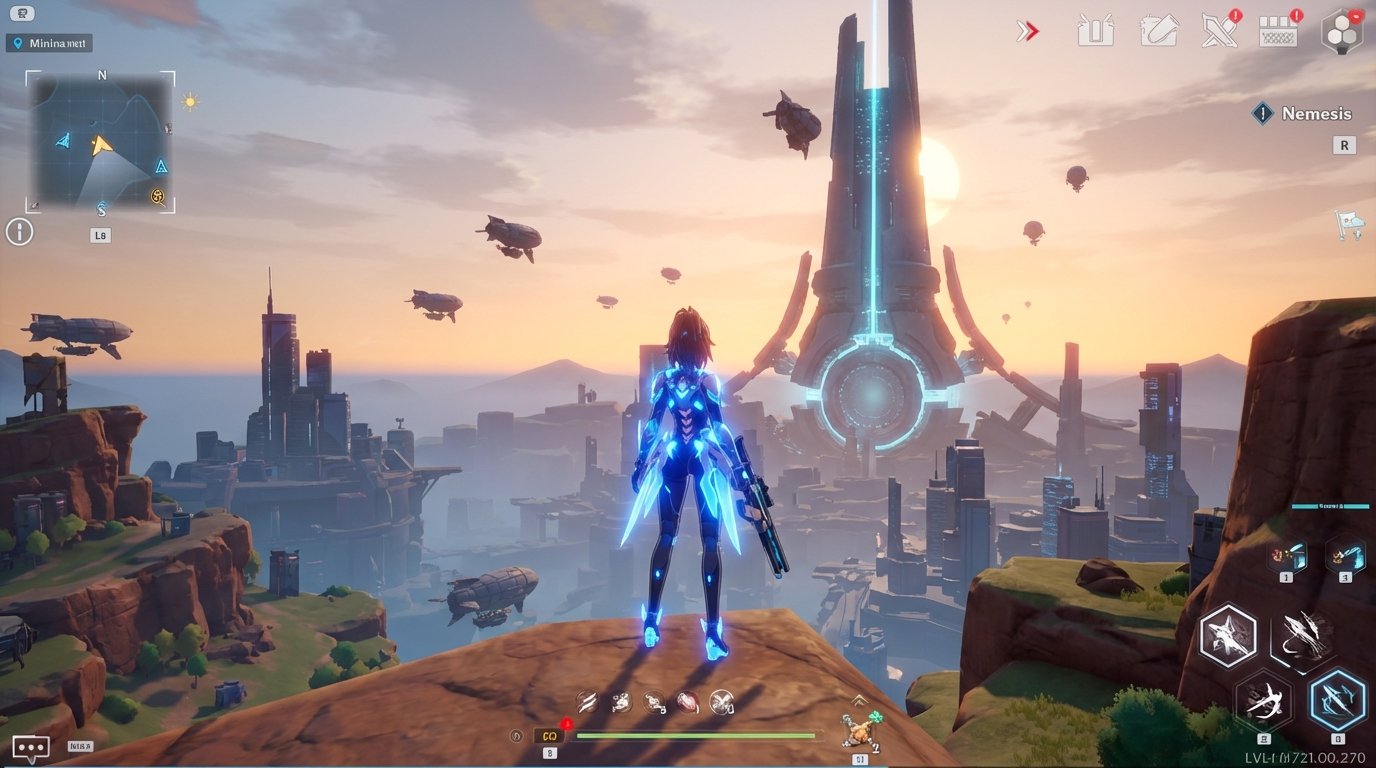Open the chat bubble icon bottom-left
This screenshot has width=1376, height=768.
pyautogui.click(x=30, y=746)
